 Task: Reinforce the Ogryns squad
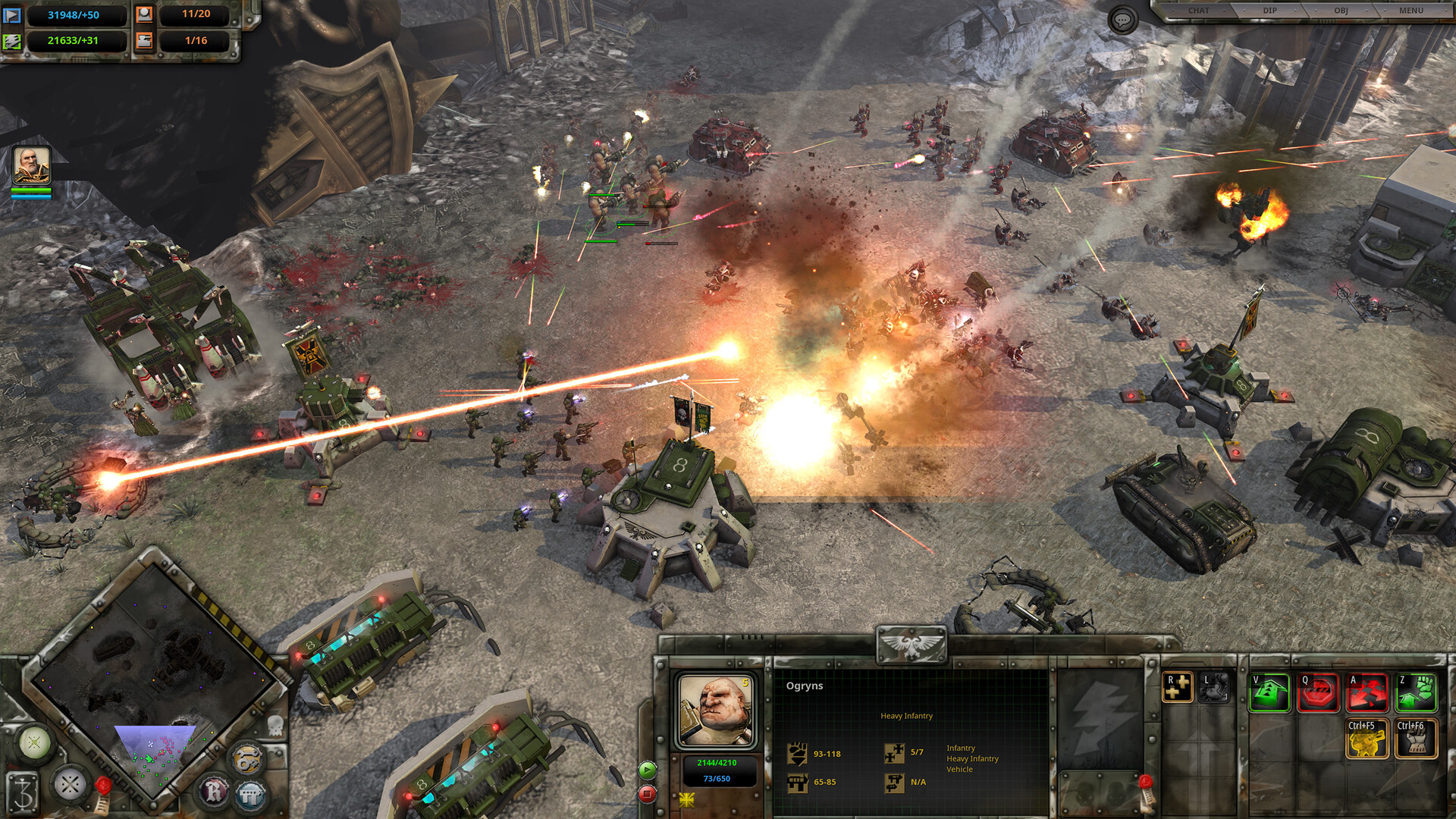tap(1178, 688)
